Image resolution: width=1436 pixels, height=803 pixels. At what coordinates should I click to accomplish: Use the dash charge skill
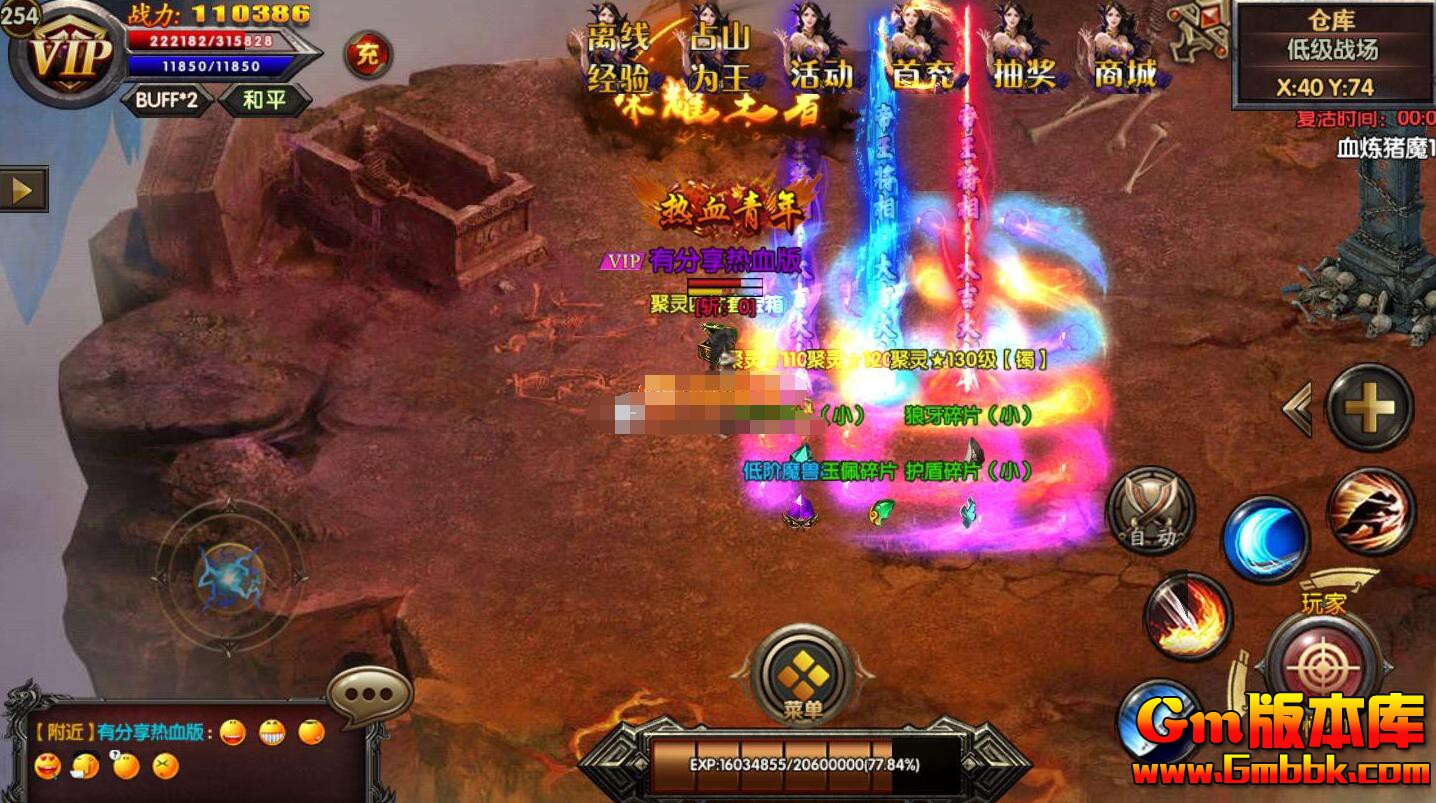[x=1371, y=511]
